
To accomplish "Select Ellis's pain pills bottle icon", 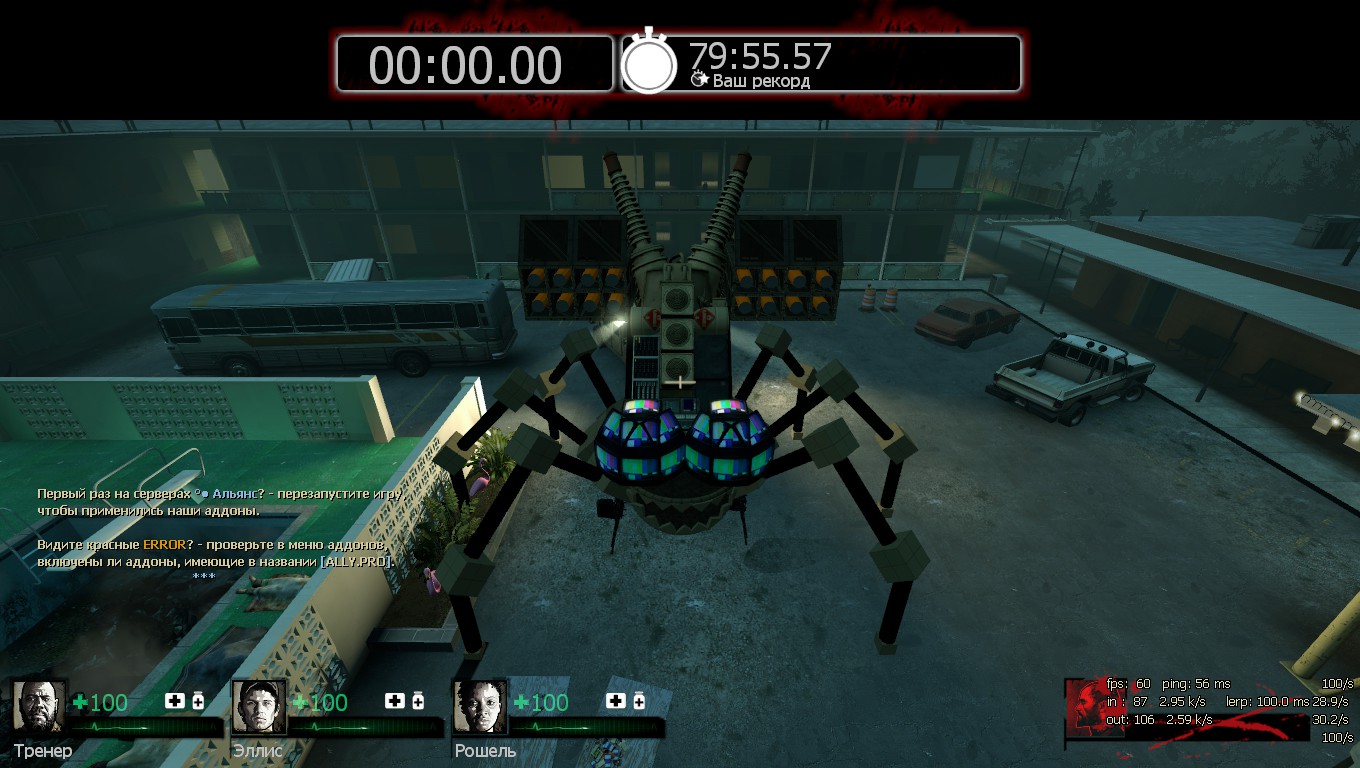I will 418,701.
